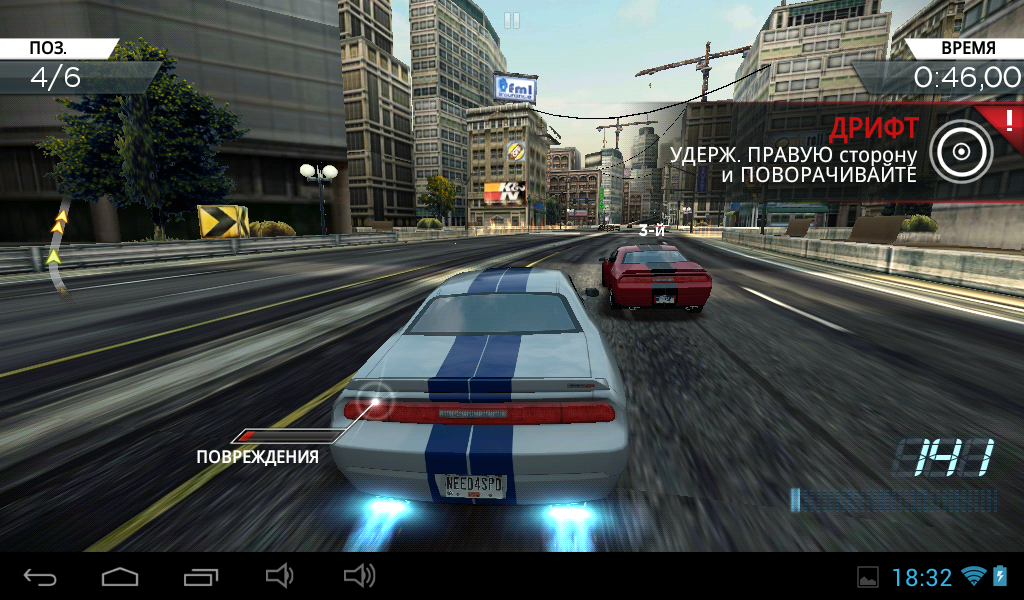Viewport: 1024px width, 600px height.
Task: Pause the race with the pause button
Action: point(512,21)
